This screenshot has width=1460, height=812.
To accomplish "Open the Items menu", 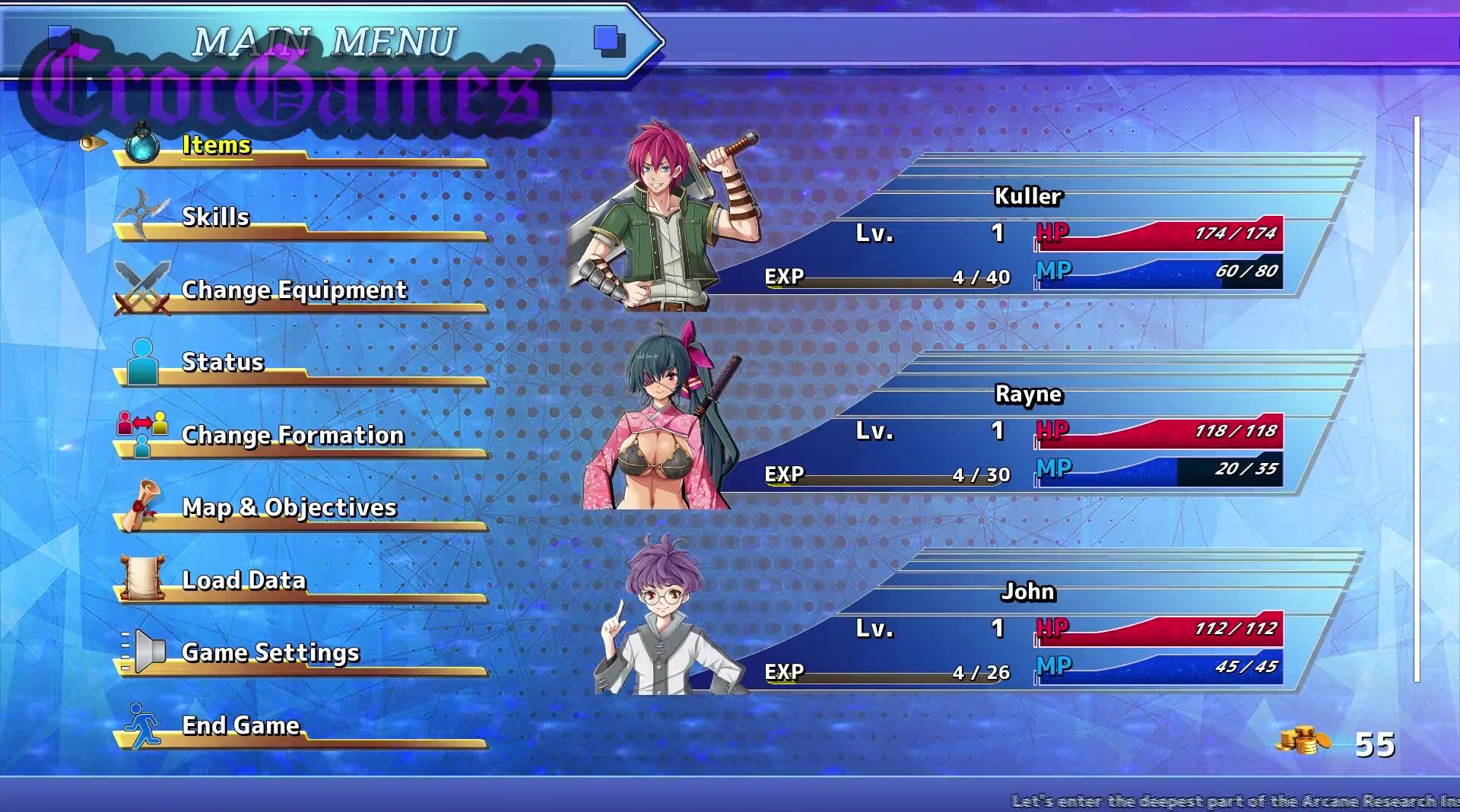I will (217, 145).
